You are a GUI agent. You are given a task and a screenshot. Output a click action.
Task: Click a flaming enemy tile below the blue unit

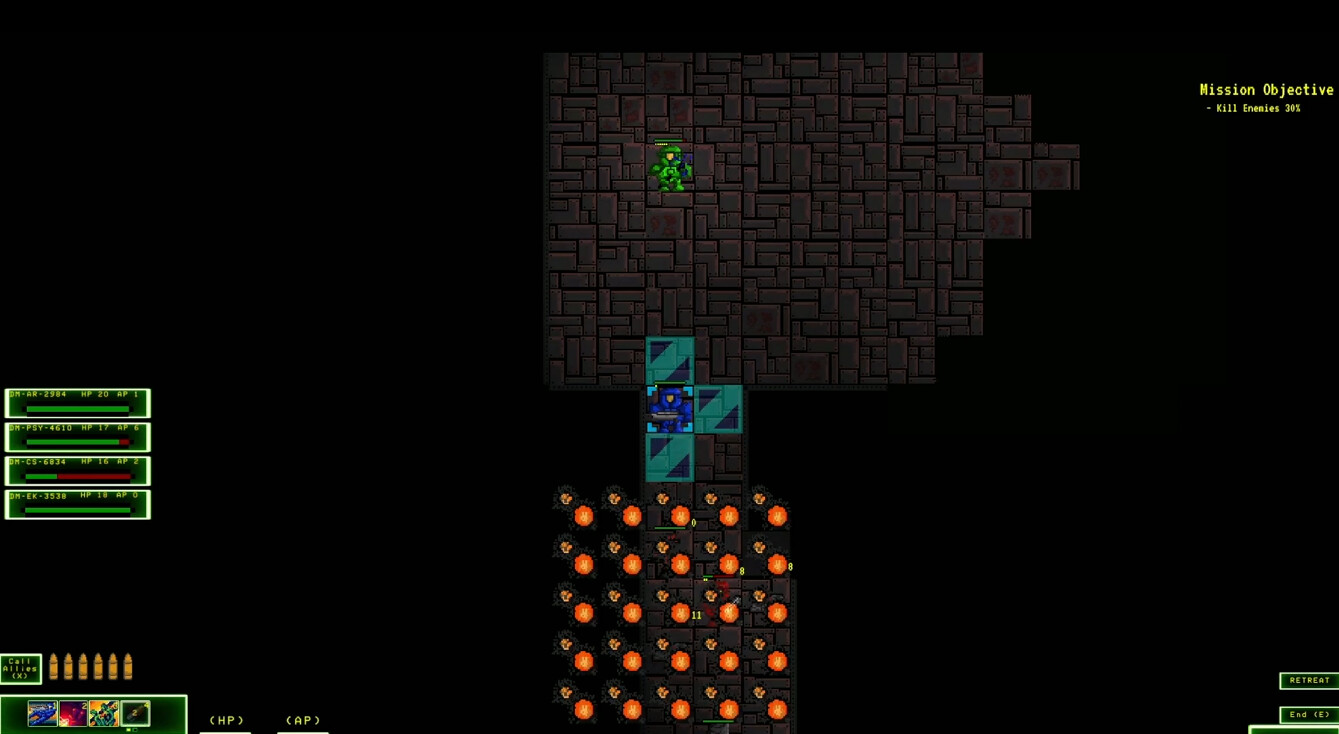click(x=681, y=515)
